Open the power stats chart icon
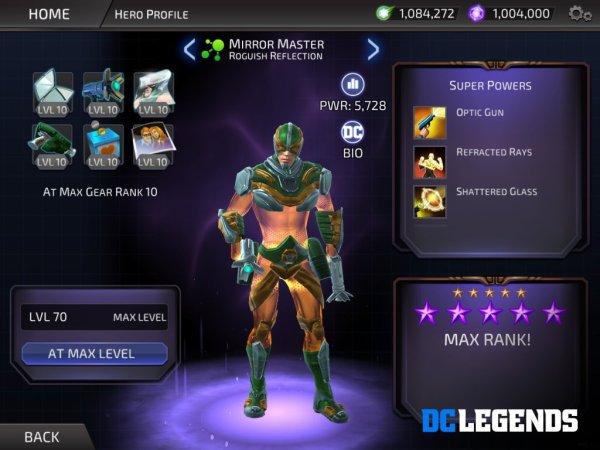Image resolution: width=600 pixels, height=450 pixels. pyautogui.click(x=352, y=84)
